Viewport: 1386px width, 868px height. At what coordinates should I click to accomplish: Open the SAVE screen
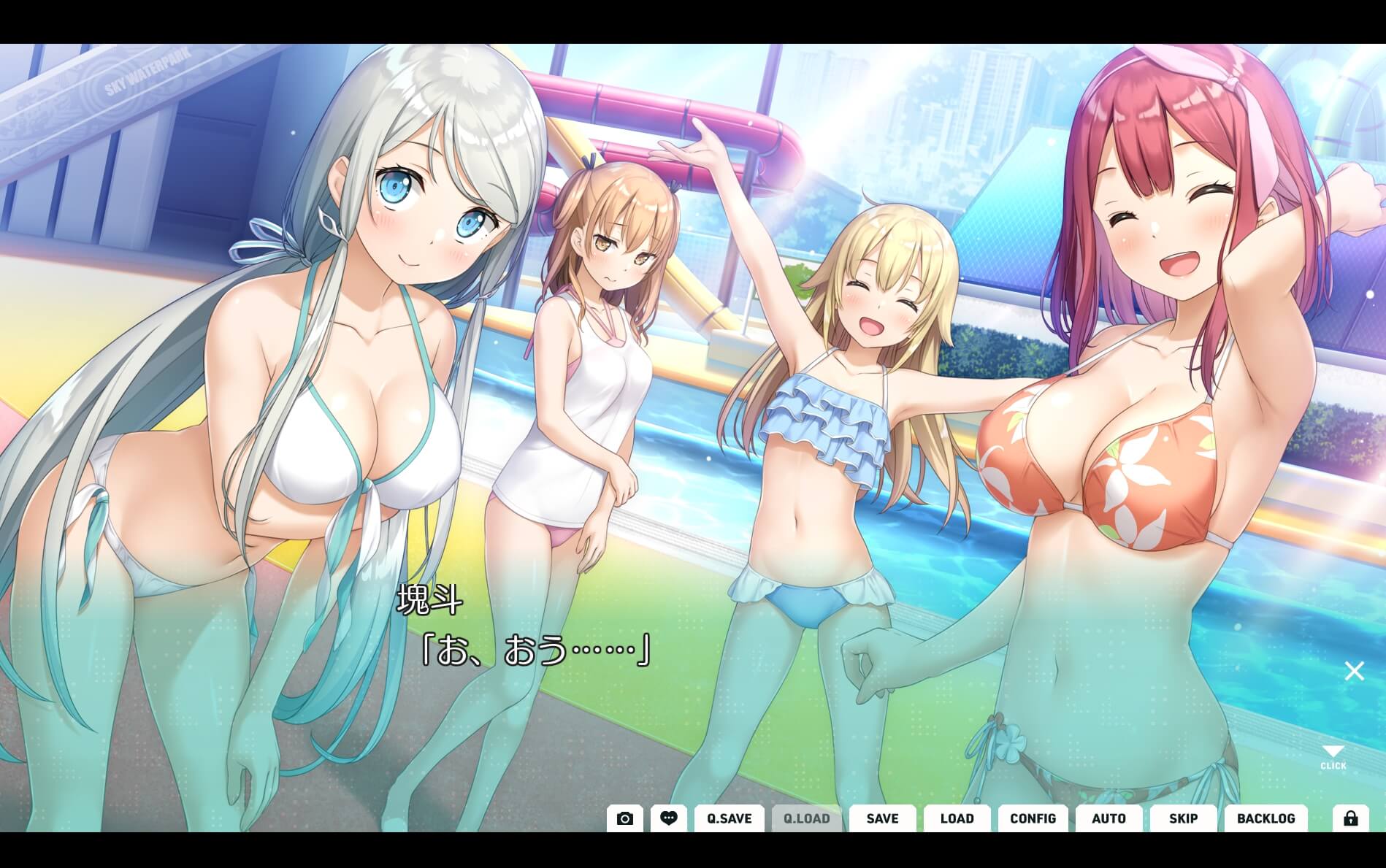(x=881, y=818)
